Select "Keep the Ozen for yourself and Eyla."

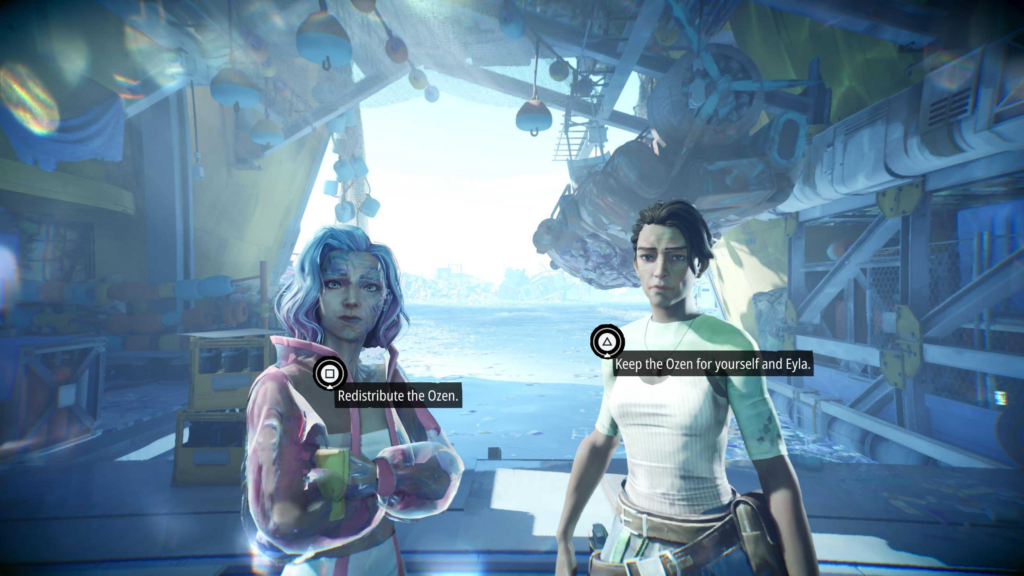coord(712,365)
